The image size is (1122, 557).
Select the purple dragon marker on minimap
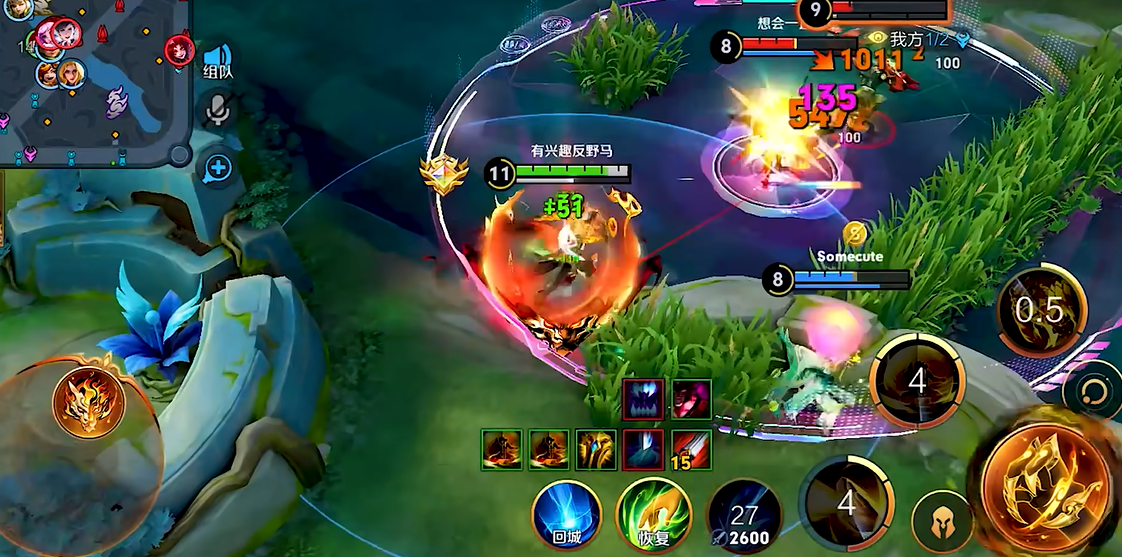pos(118,100)
